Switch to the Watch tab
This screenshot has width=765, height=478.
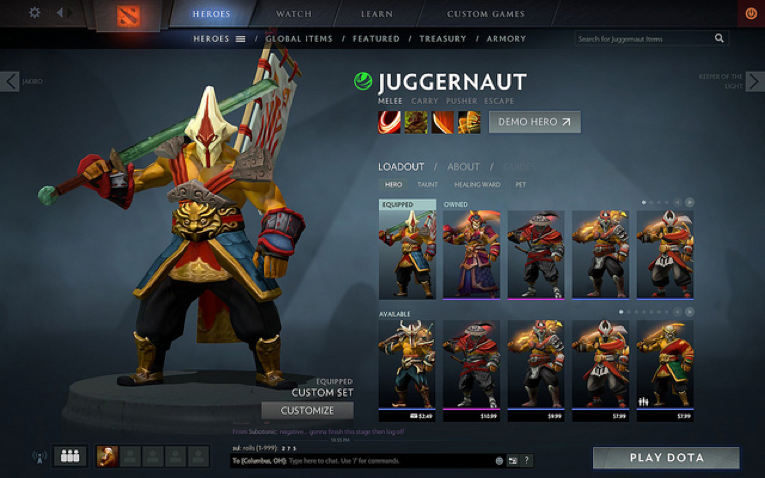[x=293, y=14]
